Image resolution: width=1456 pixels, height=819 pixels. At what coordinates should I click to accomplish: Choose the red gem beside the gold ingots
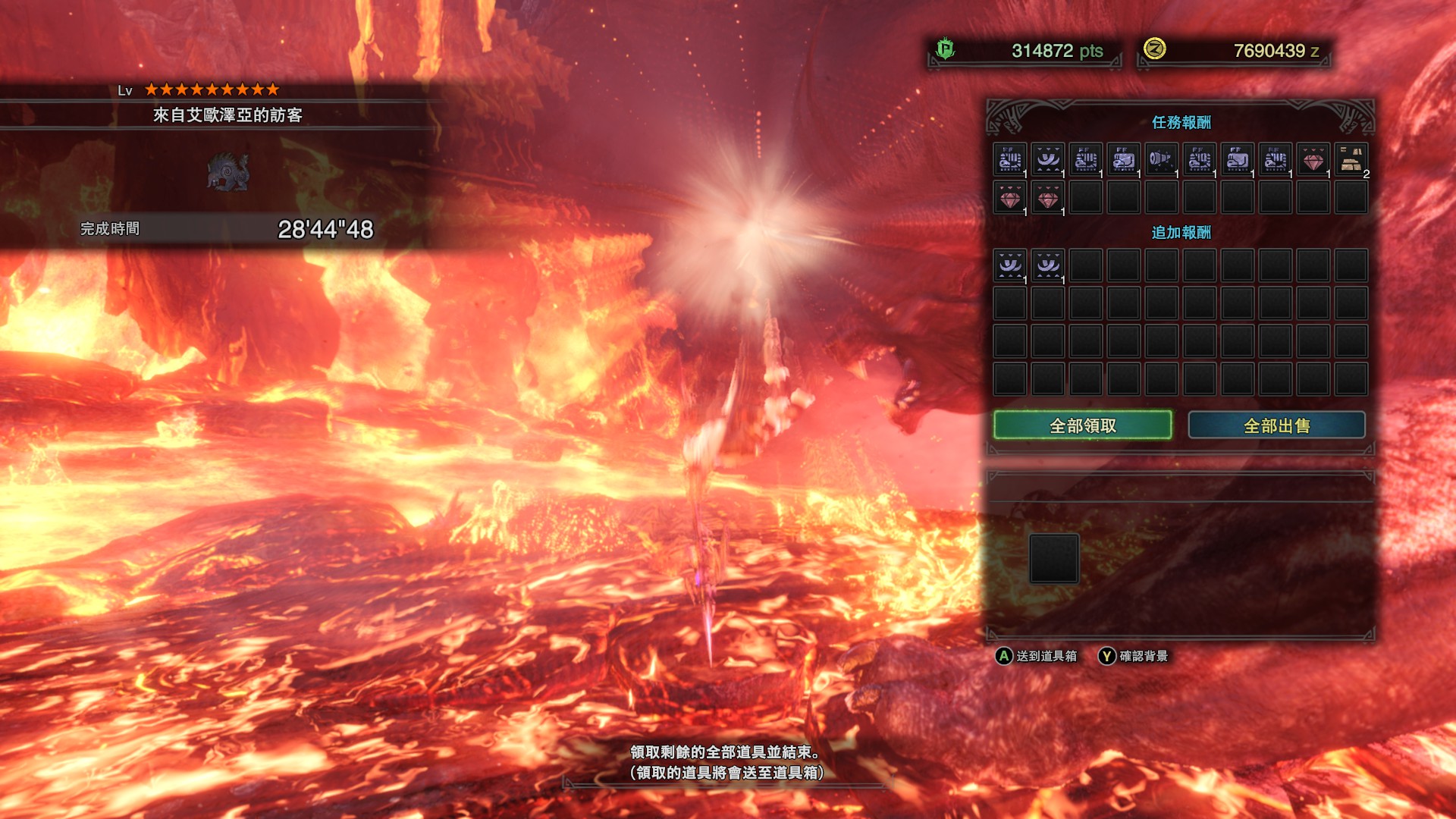pyautogui.click(x=1313, y=160)
